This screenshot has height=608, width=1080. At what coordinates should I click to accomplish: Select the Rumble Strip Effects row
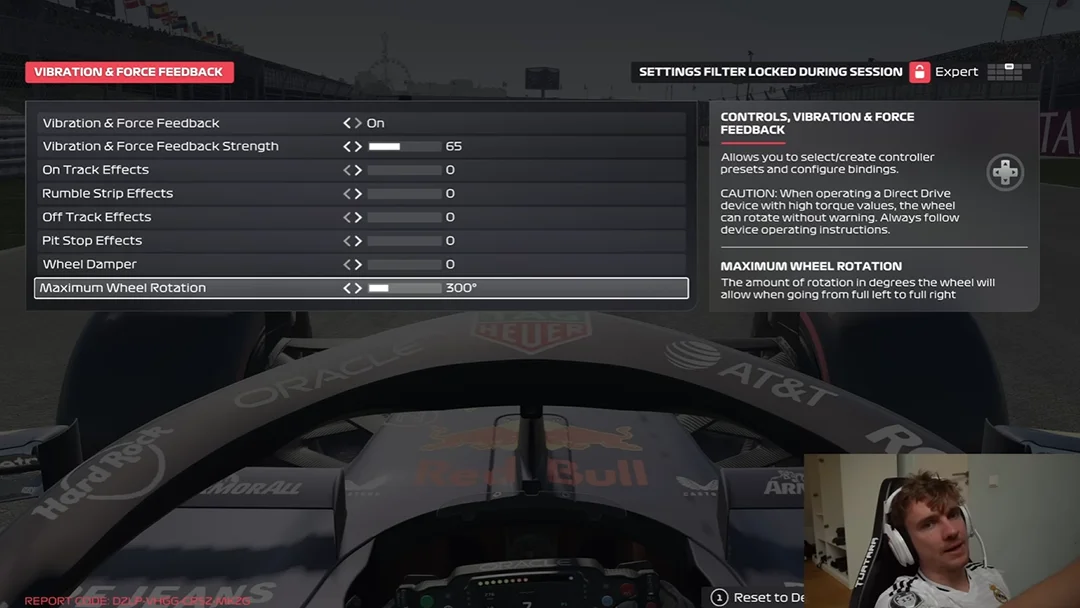coord(107,193)
